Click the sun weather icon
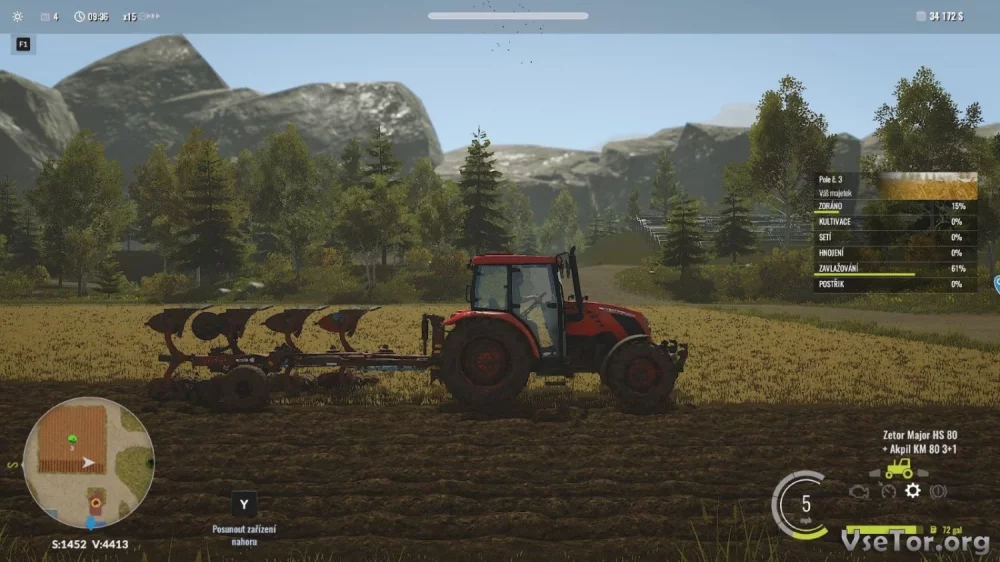The width and height of the screenshot is (1000, 562). pyautogui.click(x=16, y=16)
